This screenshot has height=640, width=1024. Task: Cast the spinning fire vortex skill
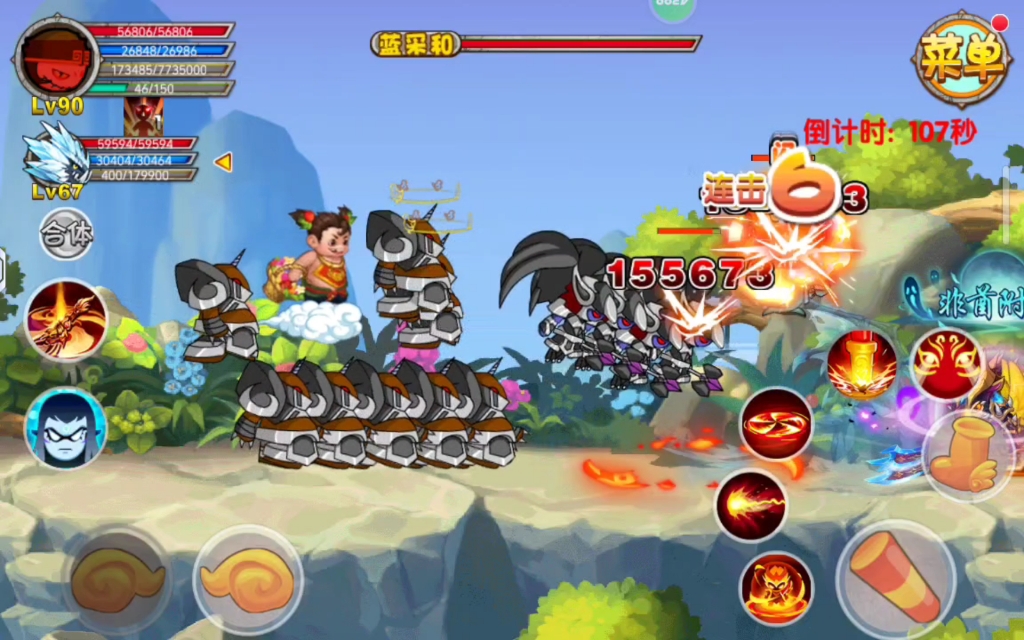point(776,424)
